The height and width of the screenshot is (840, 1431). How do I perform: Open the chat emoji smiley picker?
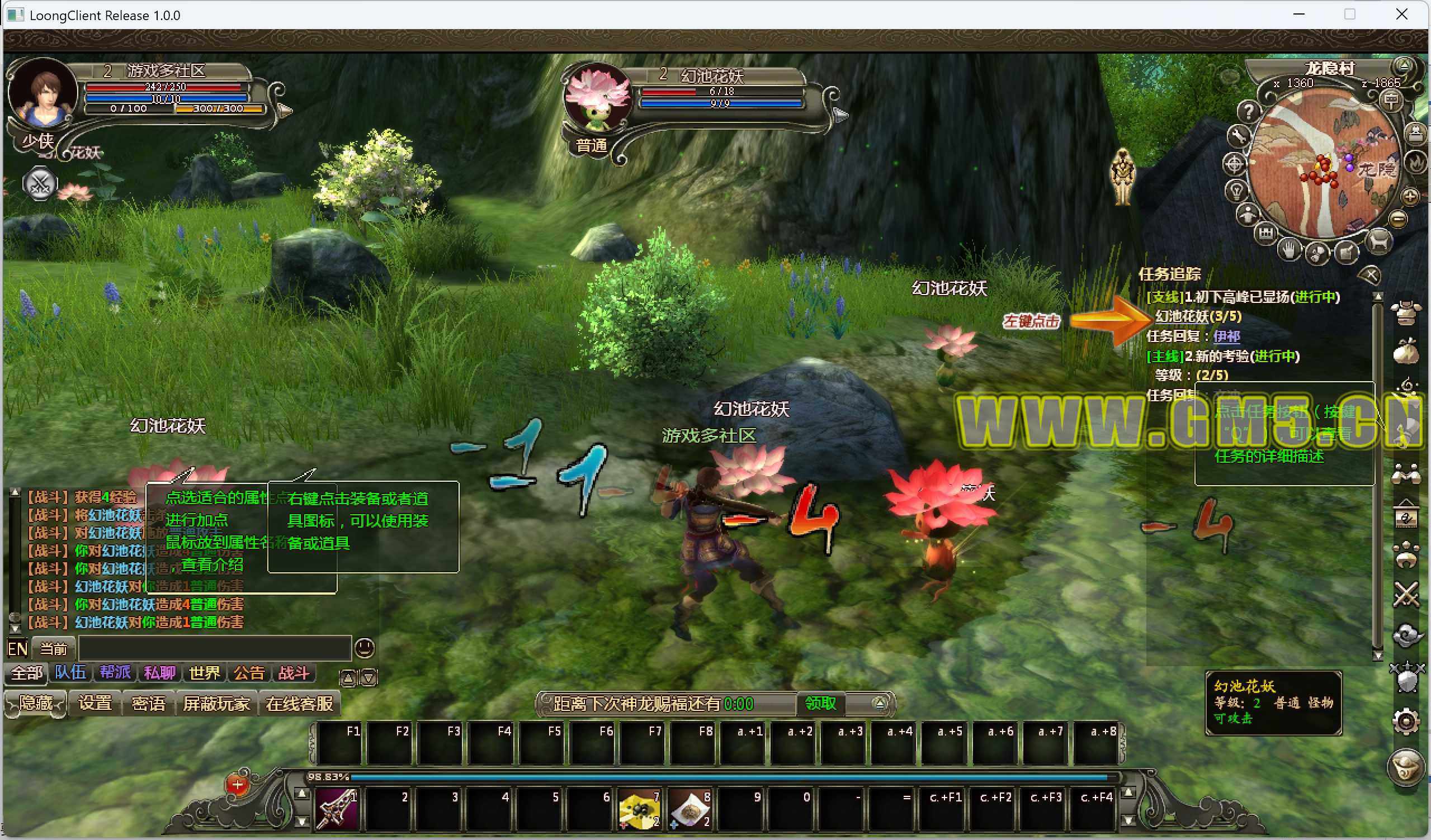tap(365, 648)
